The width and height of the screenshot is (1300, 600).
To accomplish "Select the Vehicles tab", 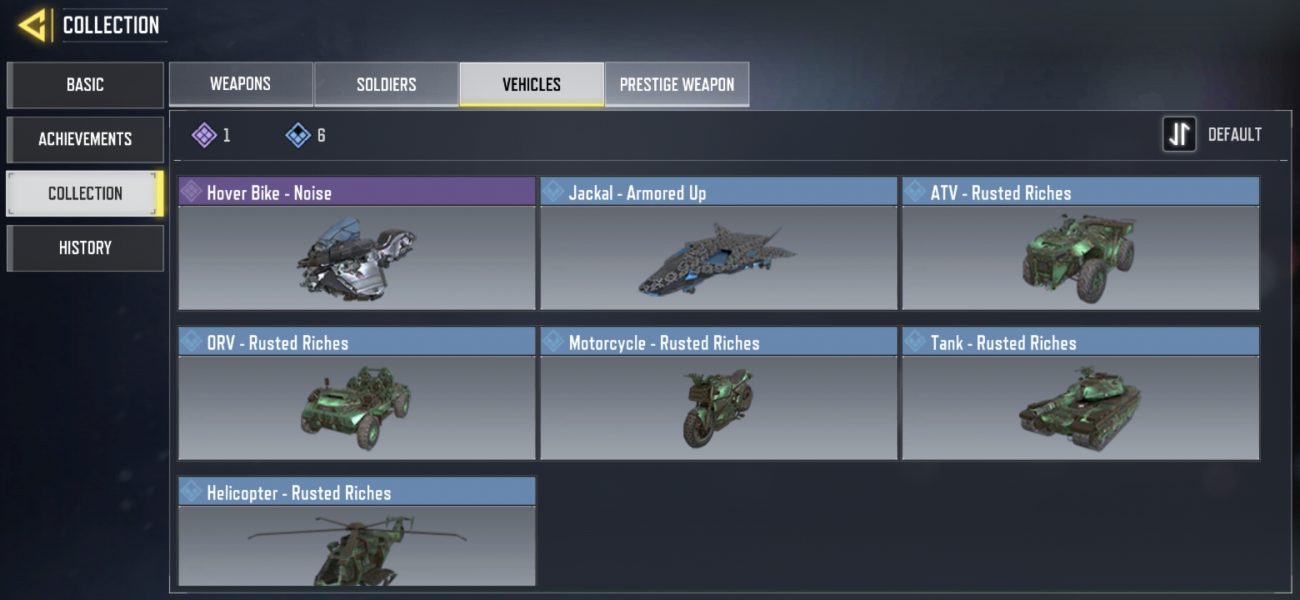I will click(531, 84).
